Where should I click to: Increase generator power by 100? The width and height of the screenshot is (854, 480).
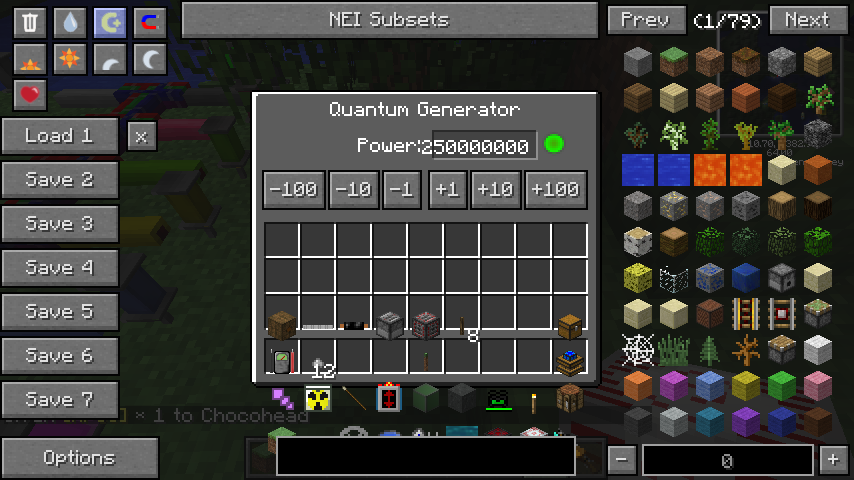coord(556,190)
